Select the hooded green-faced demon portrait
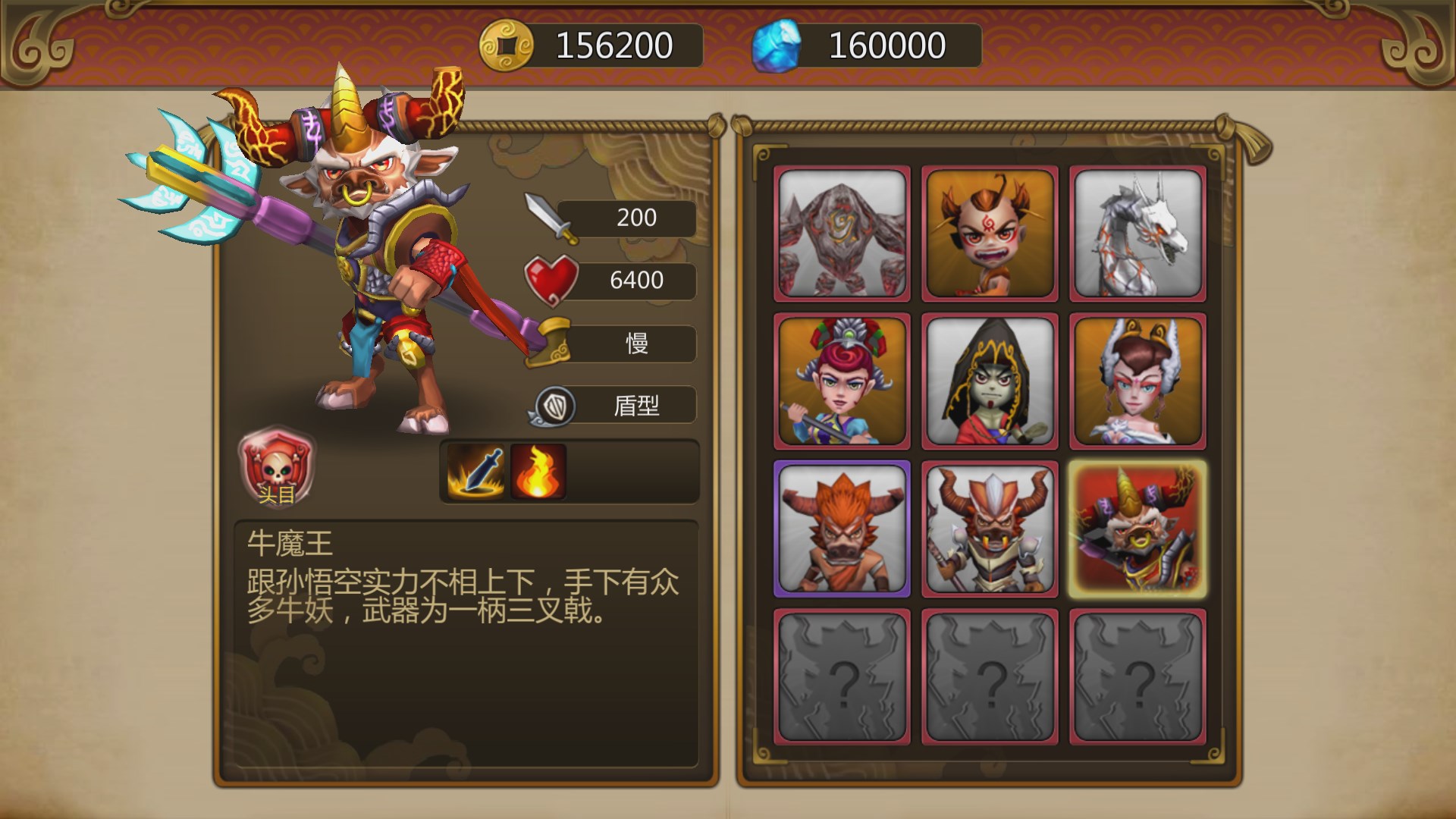The height and width of the screenshot is (819, 1456). coord(989,381)
